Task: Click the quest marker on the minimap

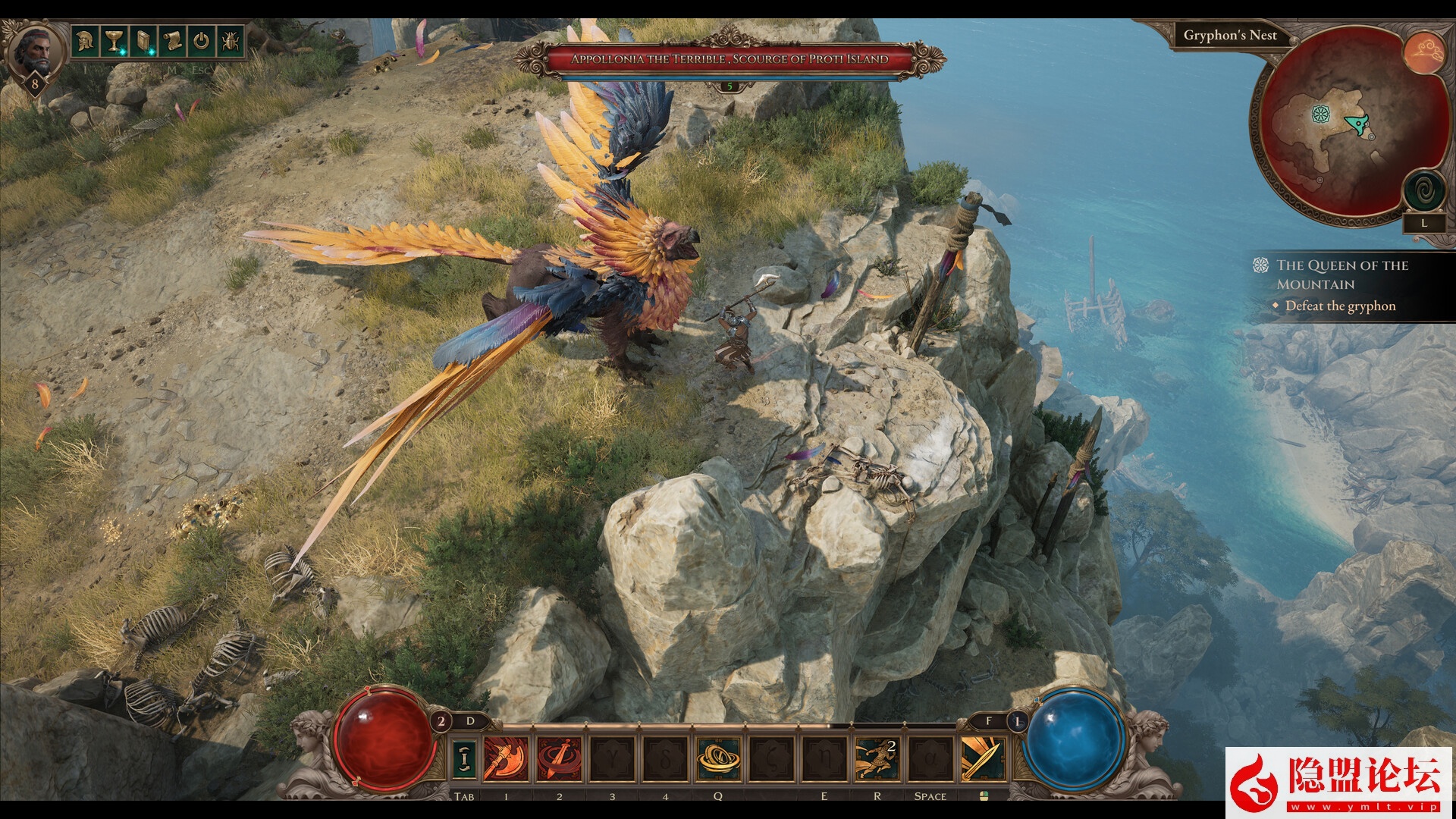Action: [1321, 115]
